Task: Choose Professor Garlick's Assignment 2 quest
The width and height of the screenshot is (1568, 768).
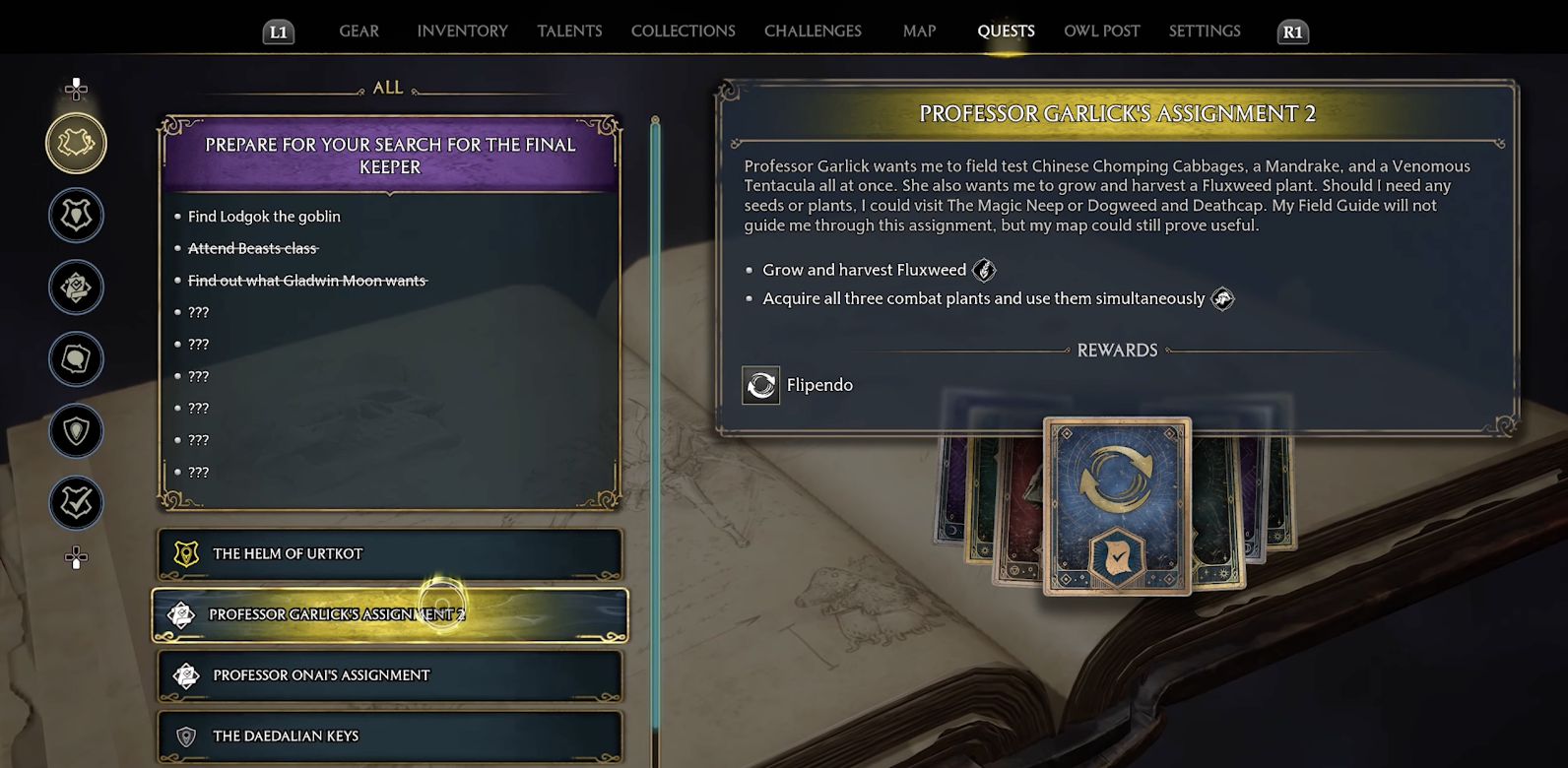Action: click(x=390, y=615)
